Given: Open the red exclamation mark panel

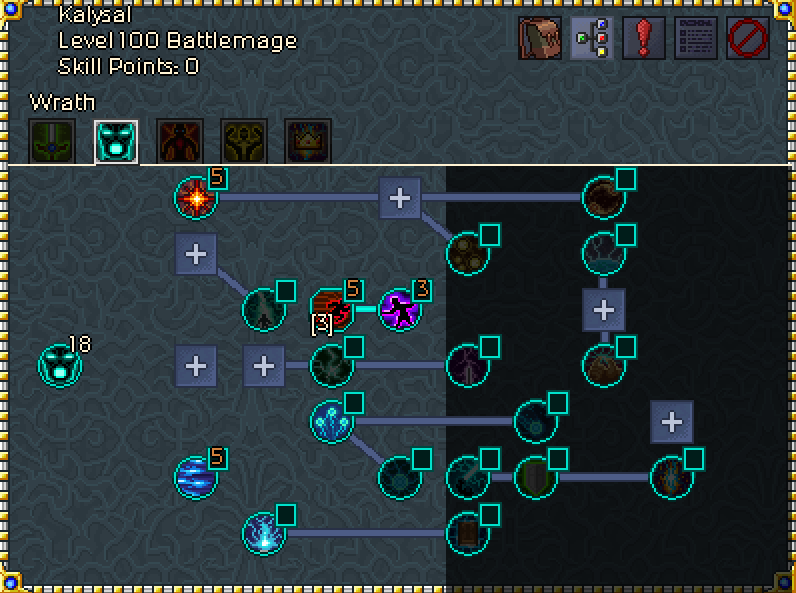Looking at the screenshot, I should pyautogui.click(x=644, y=39).
